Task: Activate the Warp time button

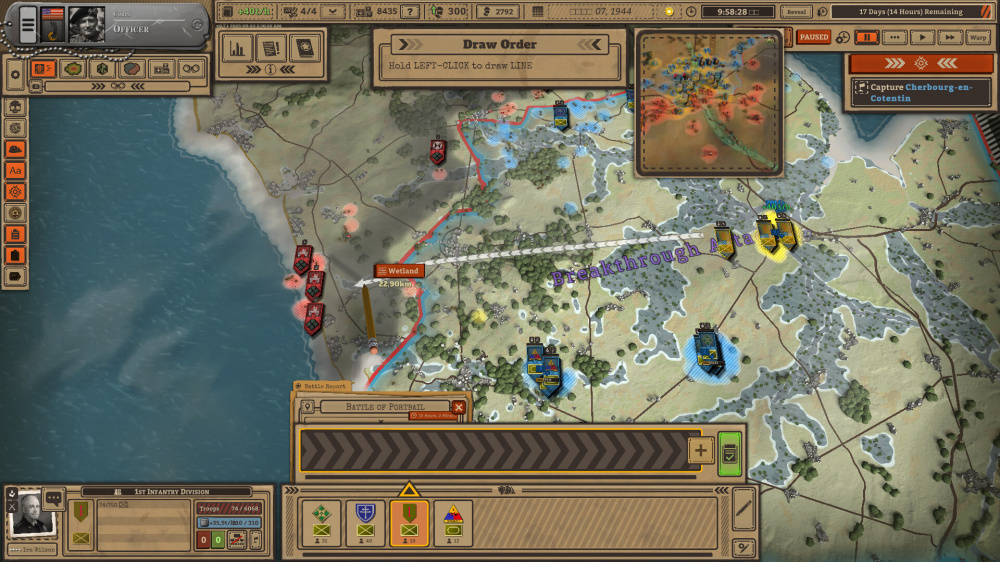Action: [x=978, y=37]
